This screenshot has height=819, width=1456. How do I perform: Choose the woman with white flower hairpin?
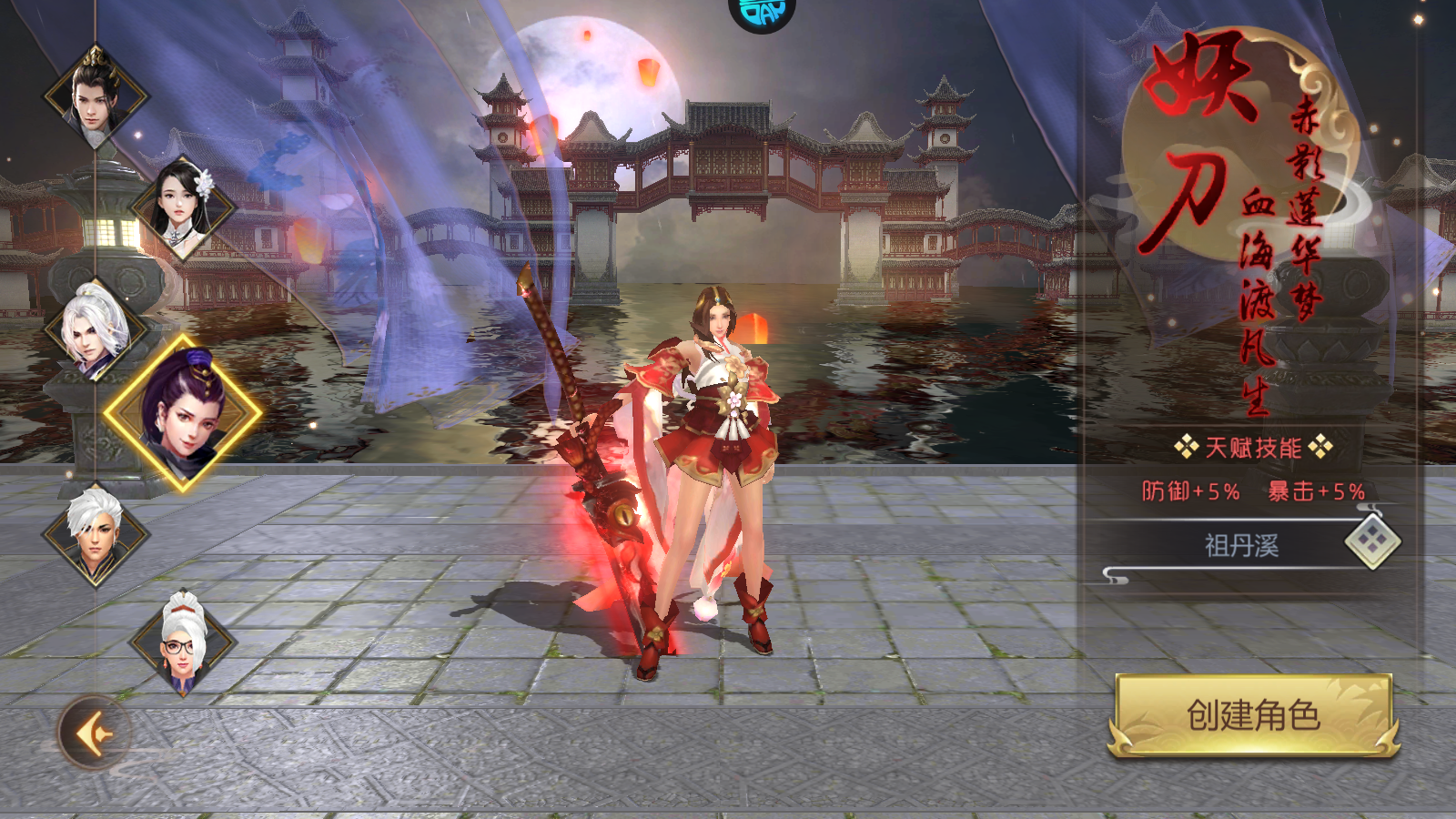pos(183,207)
